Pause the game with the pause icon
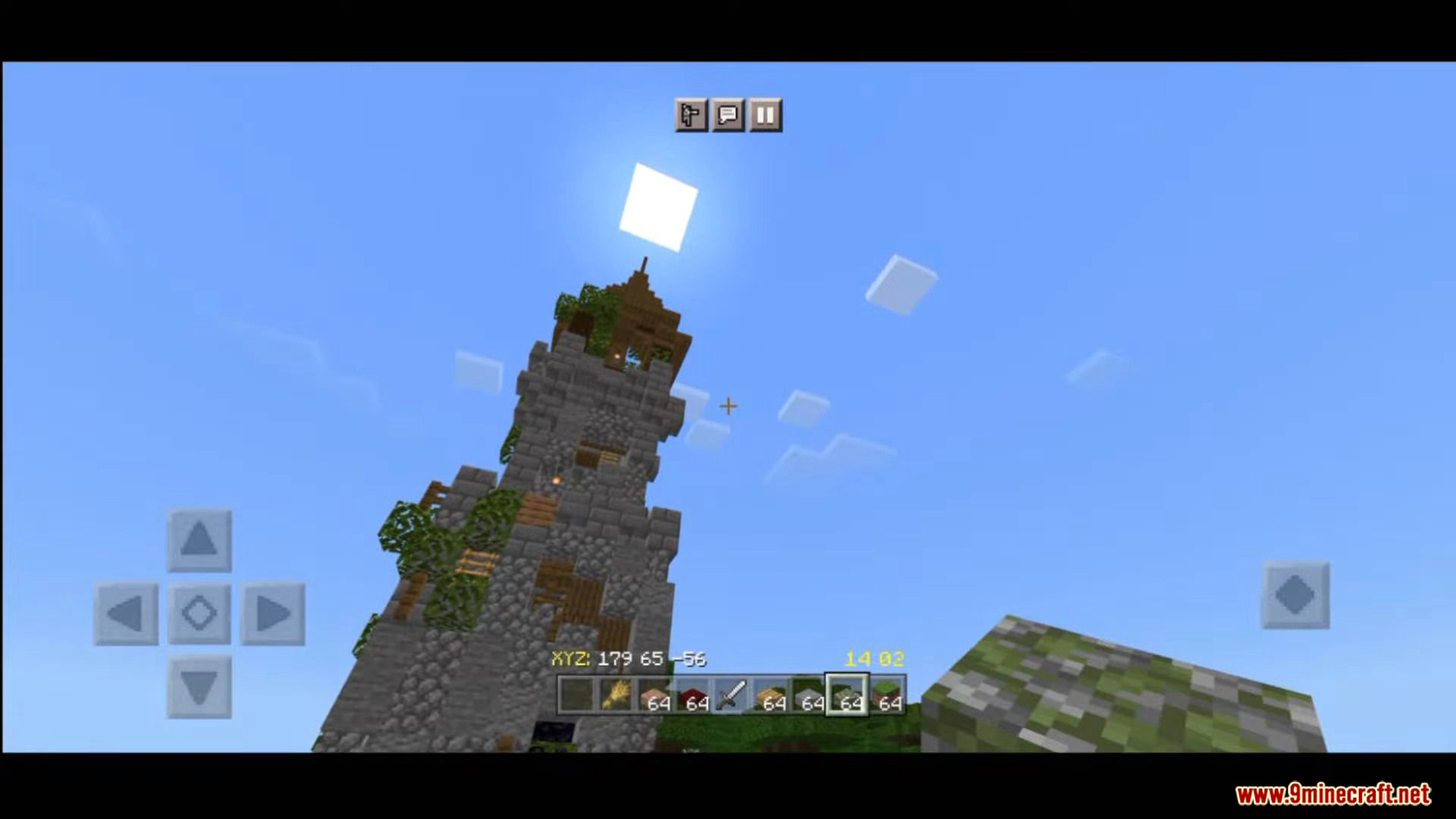The height and width of the screenshot is (819, 1456). [765, 115]
